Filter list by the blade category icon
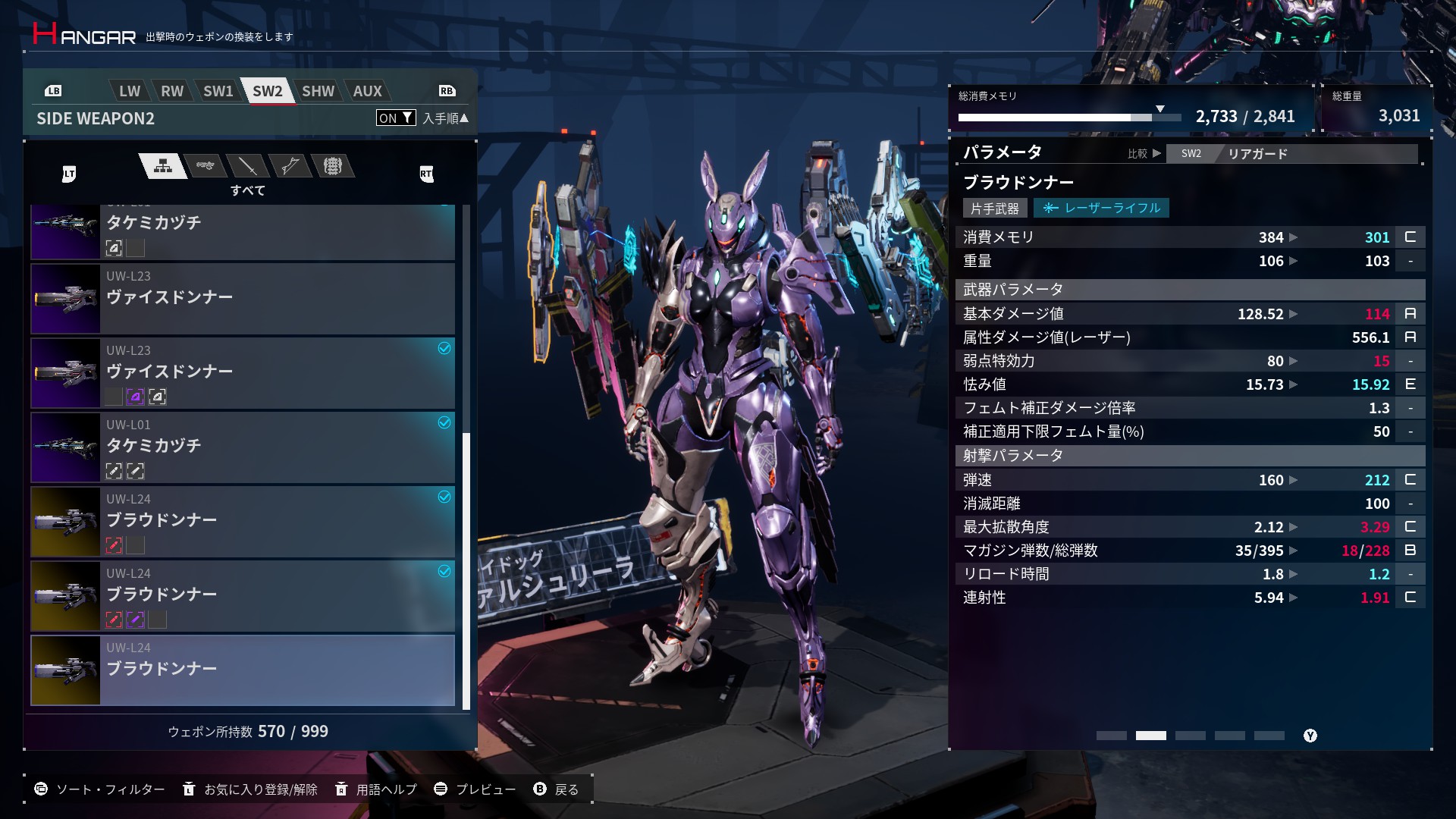 click(x=247, y=165)
